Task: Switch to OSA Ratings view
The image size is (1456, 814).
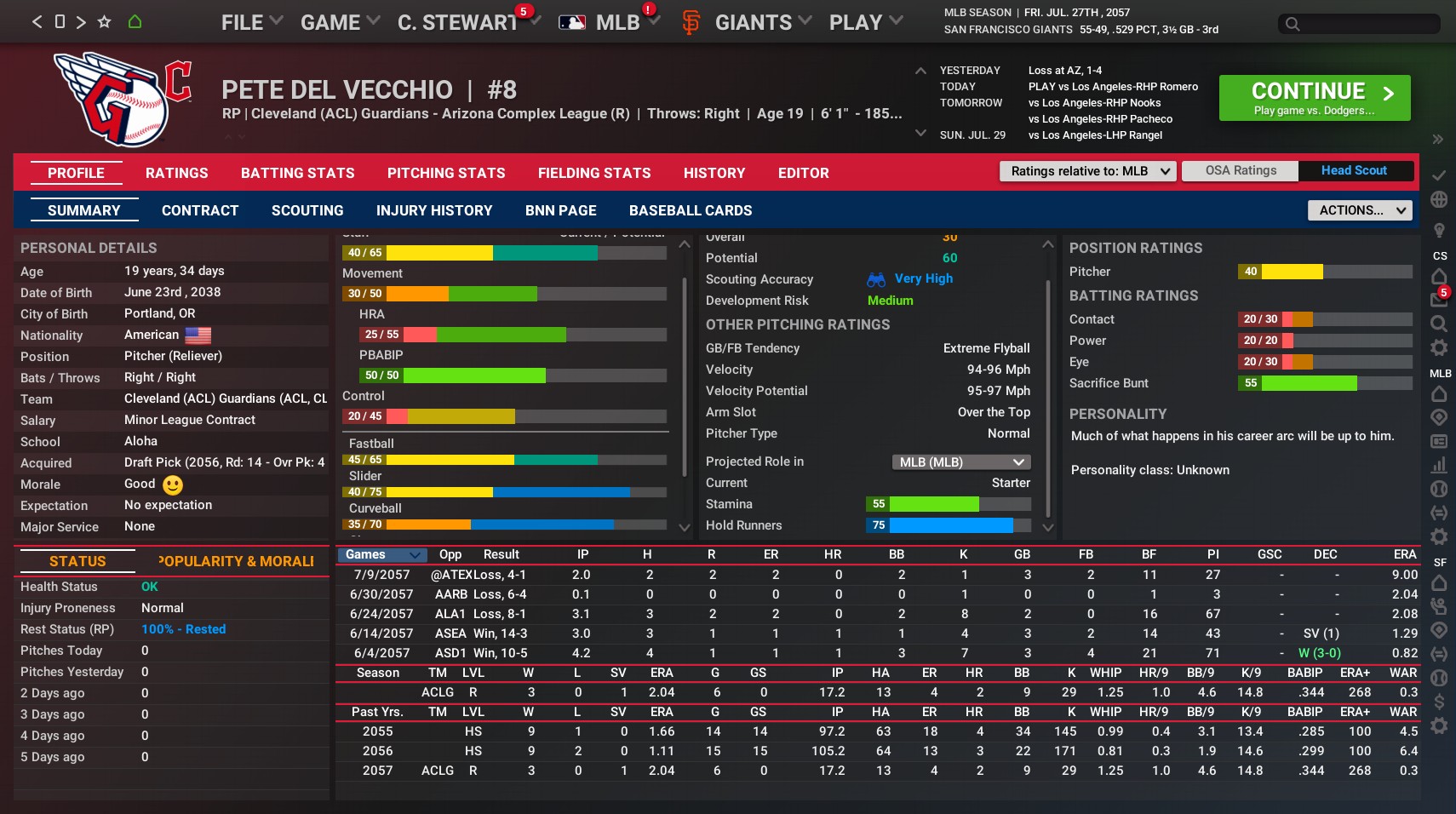Action: [x=1241, y=170]
